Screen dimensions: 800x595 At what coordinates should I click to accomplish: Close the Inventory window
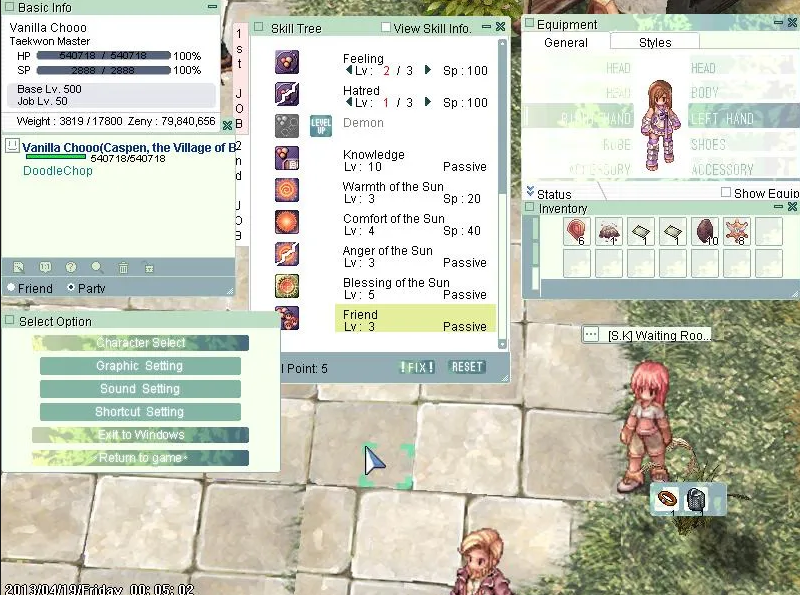click(x=792, y=207)
